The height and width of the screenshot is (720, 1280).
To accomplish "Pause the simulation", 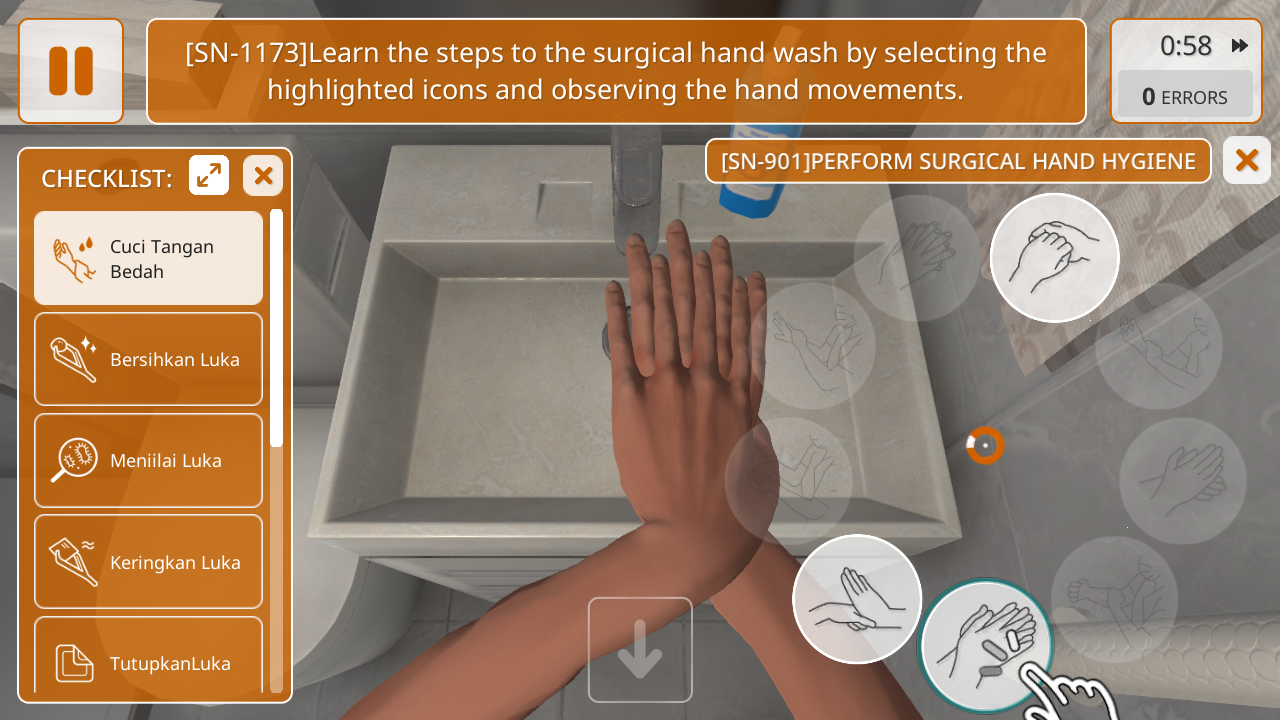I will tap(71, 71).
